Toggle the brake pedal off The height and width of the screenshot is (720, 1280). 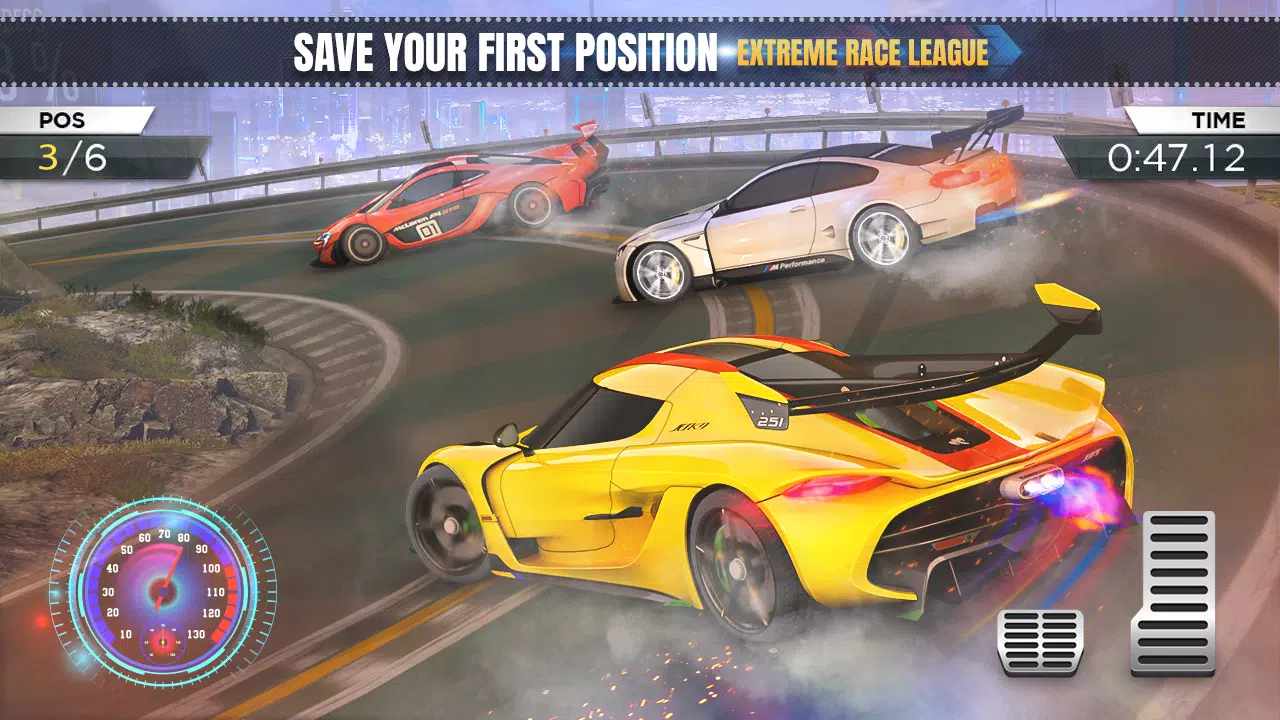pos(1040,640)
